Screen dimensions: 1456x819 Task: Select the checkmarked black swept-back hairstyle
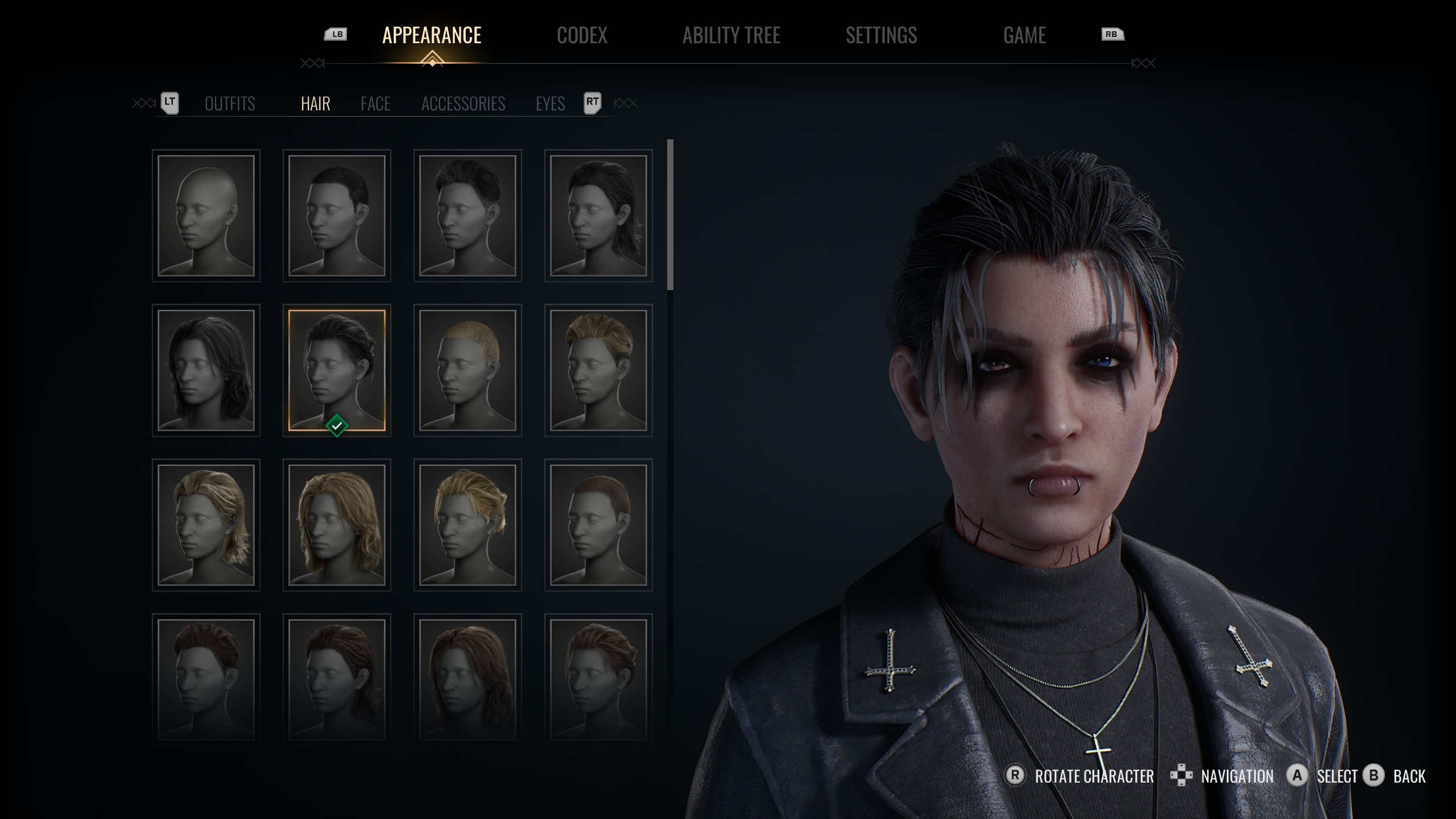pyautogui.click(x=337, y=370)
